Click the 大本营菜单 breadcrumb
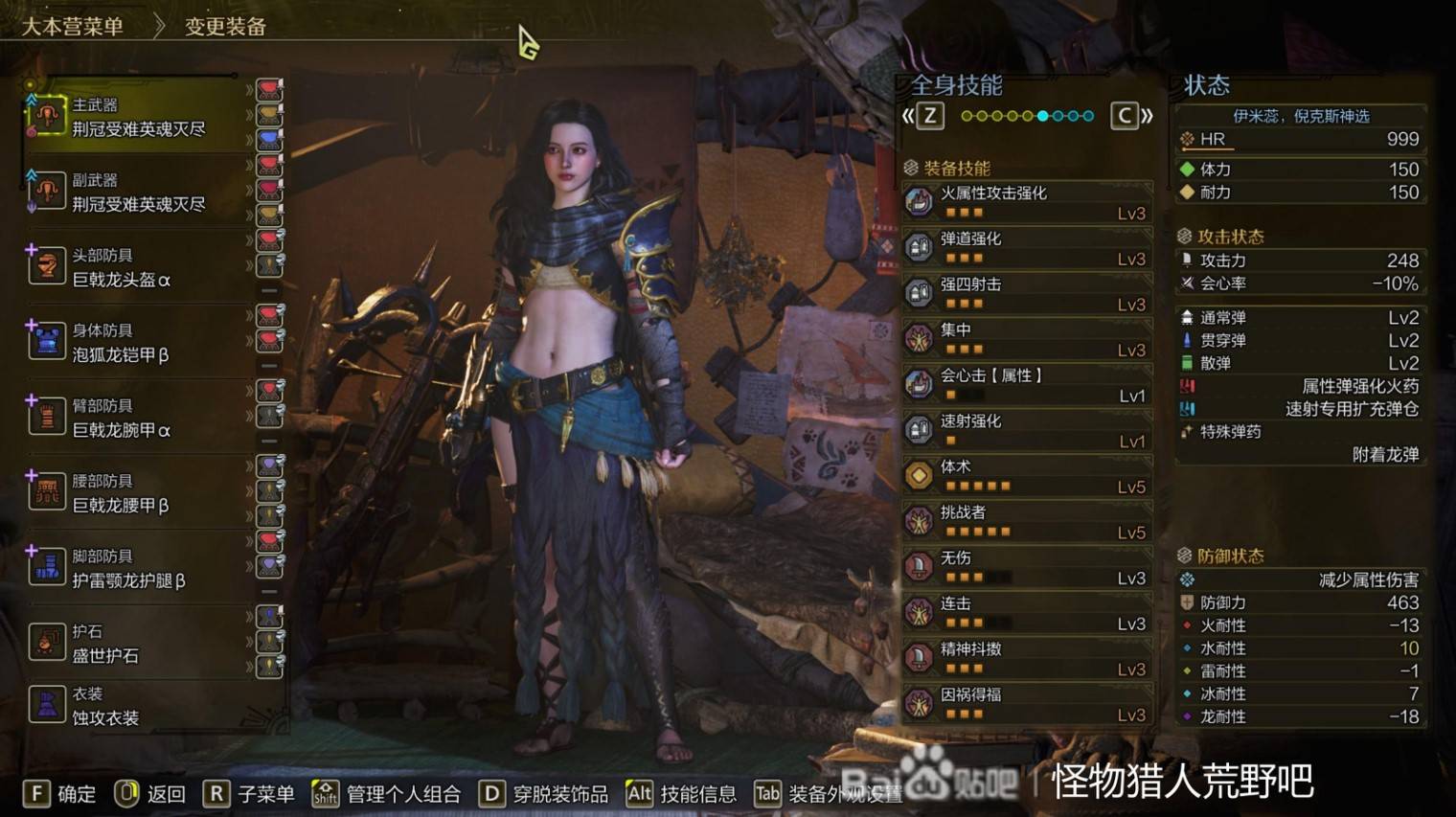This screenshot has width=1456, height=817. 73,27
